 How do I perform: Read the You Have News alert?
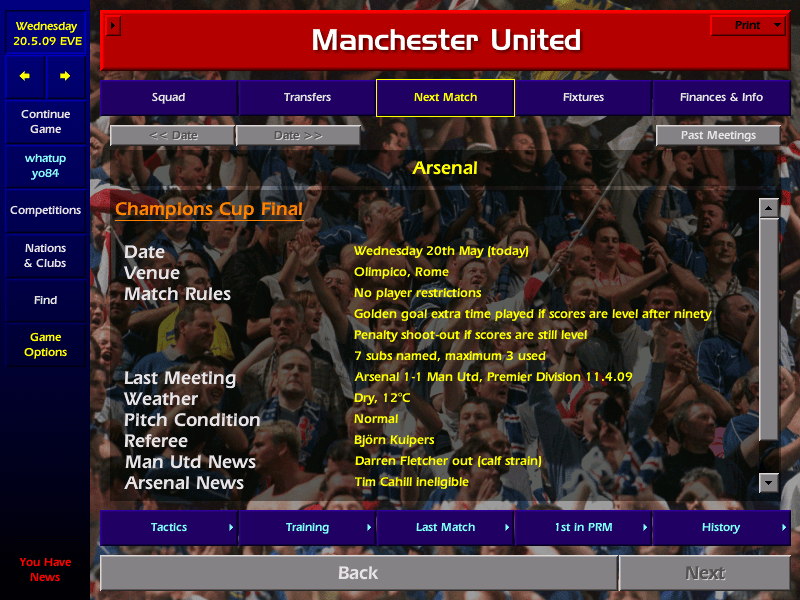(45, 569)
